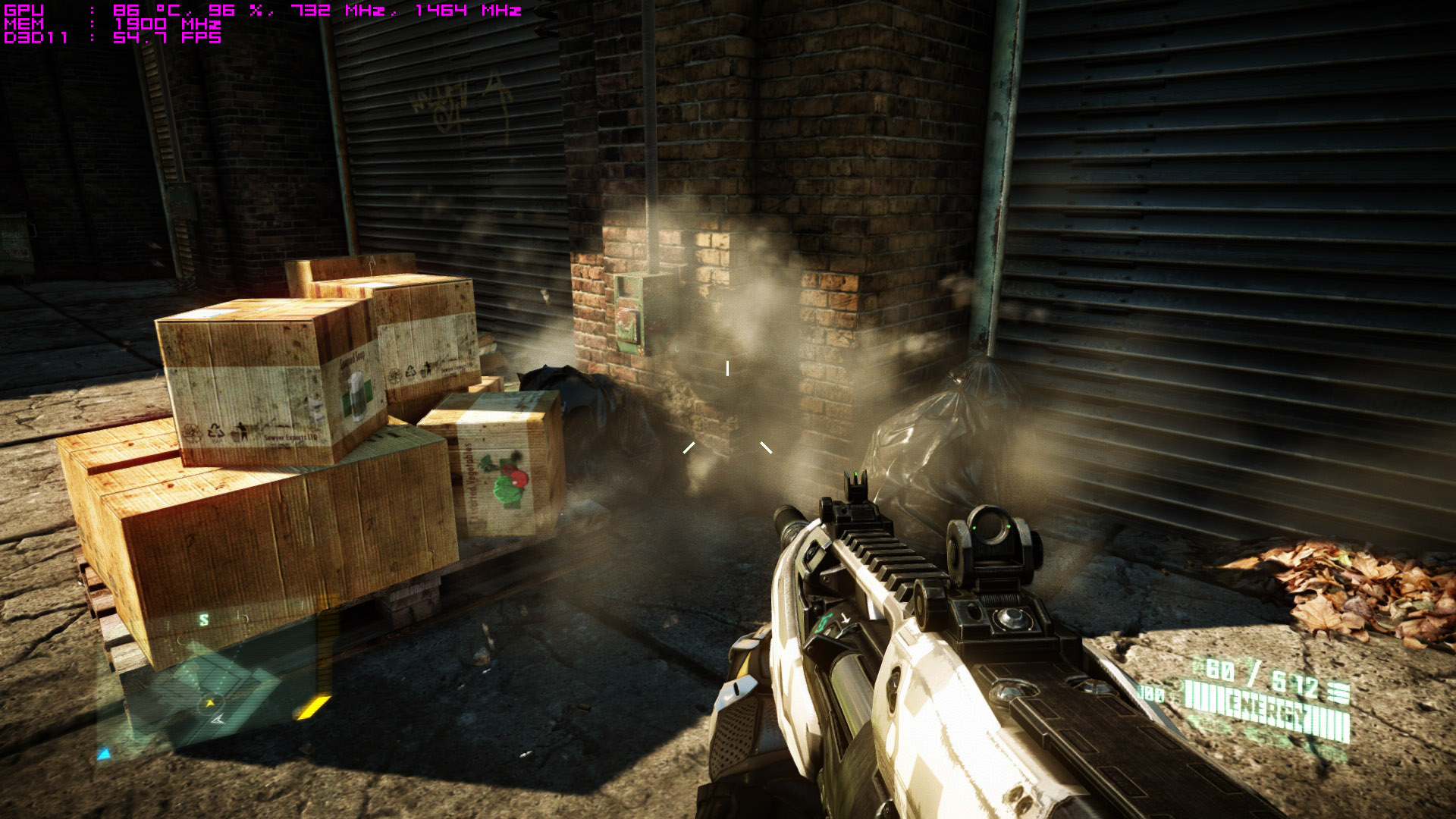Click the yellow player arrow on the minimap
The height and width of the screenshot is (819, 1456).
tap(209, 704)
